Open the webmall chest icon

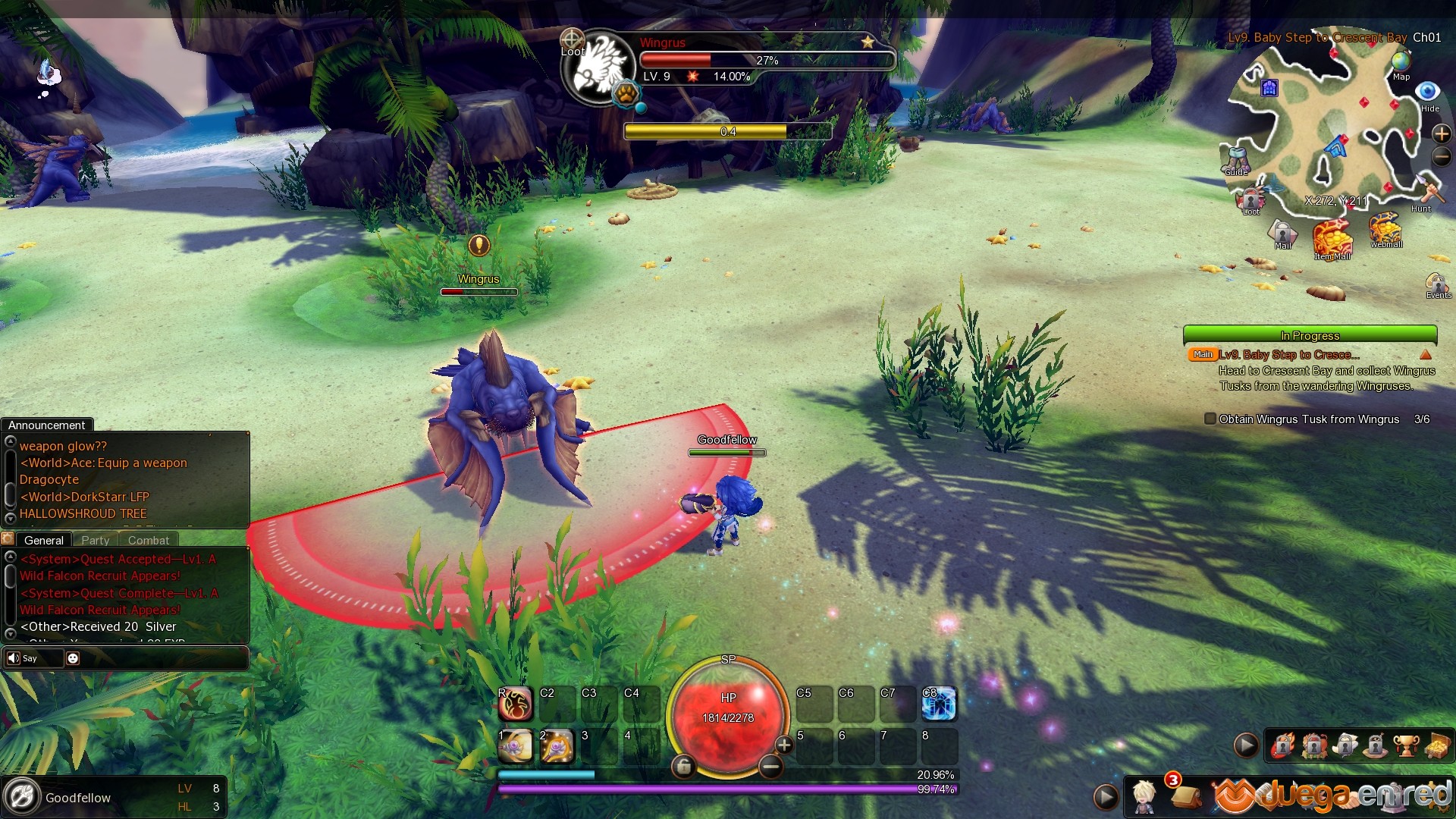(1385, 227)
